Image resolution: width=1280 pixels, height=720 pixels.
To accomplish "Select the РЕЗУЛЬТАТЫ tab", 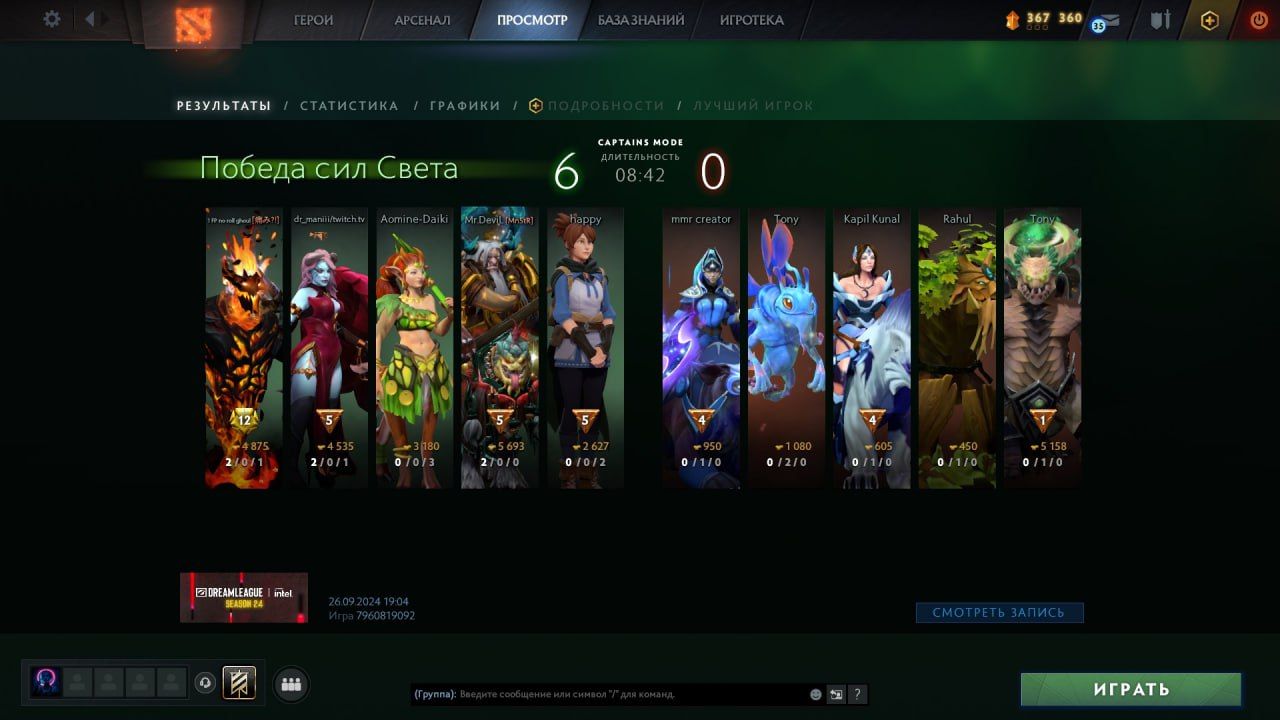I will pos(224,106).
